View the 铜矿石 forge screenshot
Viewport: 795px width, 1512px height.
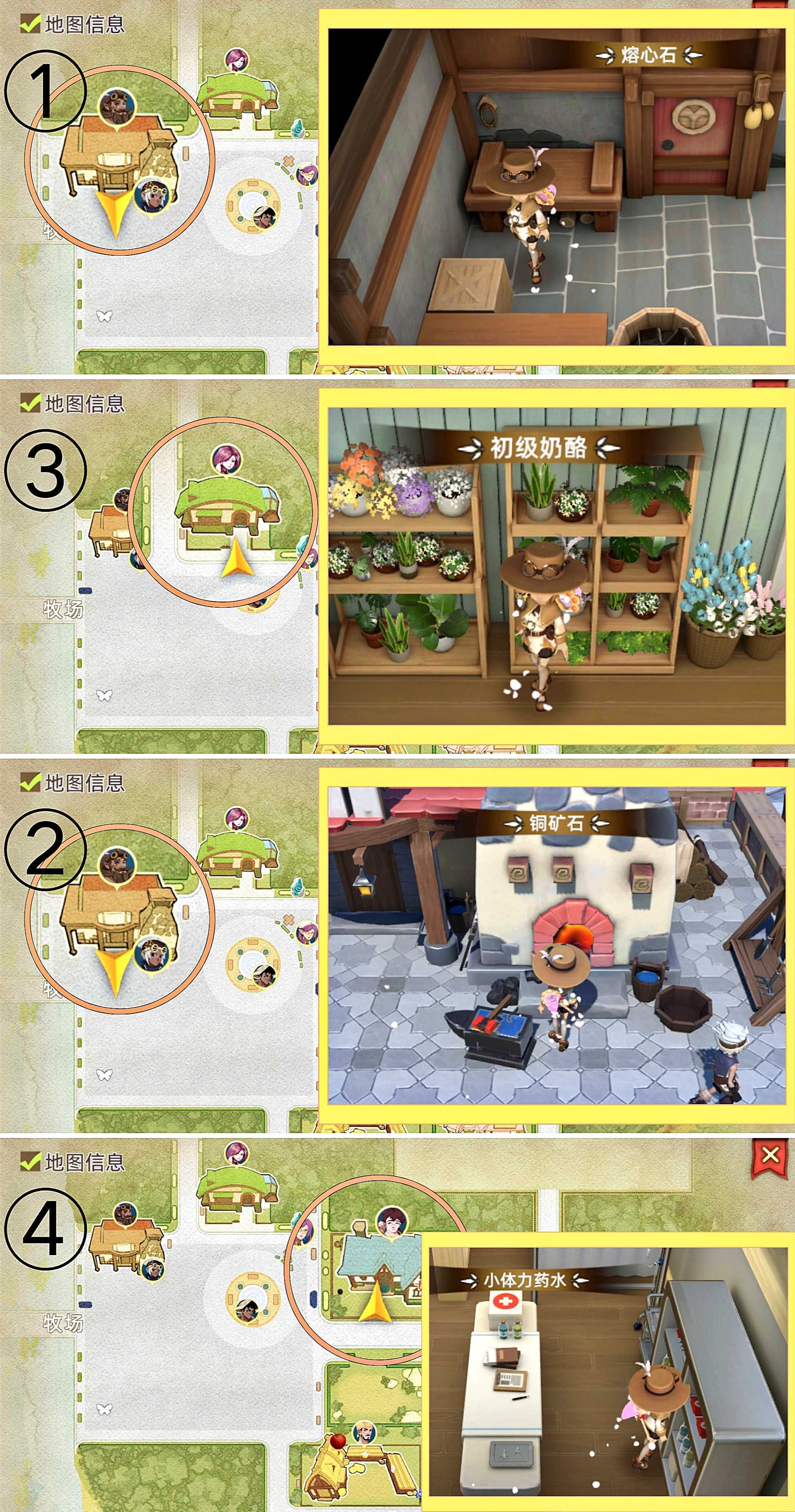[557, 945]
